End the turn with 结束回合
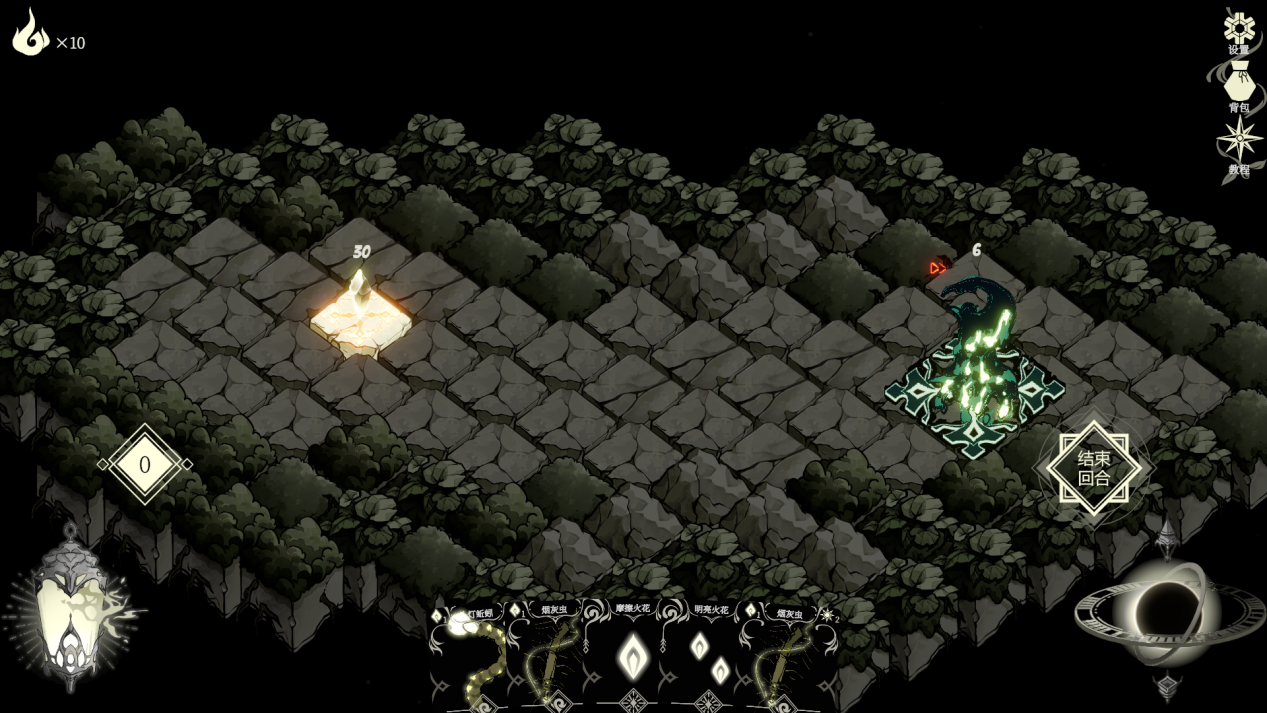The height and width of the screenshot is (713, 1267). [x=1094, y=468]
